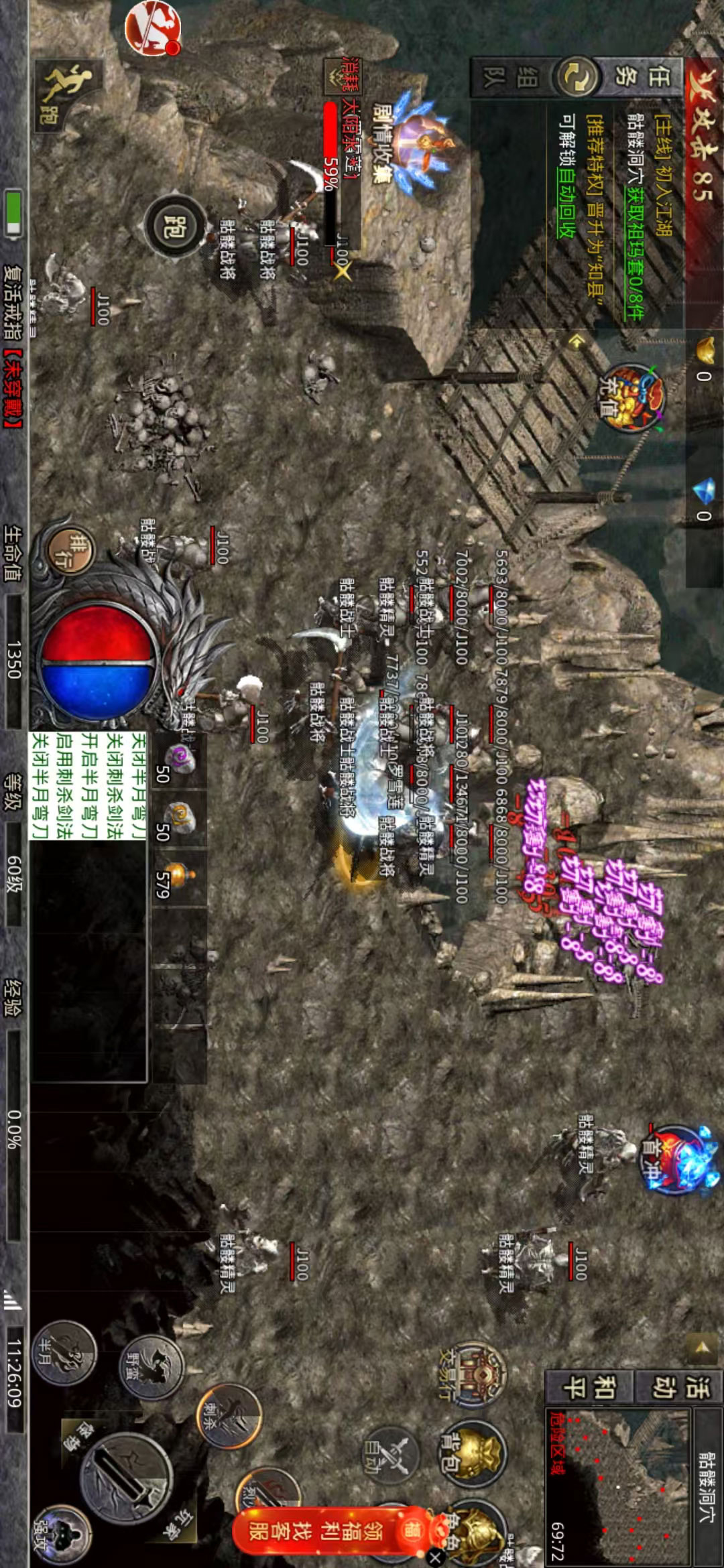
Task: Open the 排行 ranking button
Action: pyautogui.click(x=71, y=550)
